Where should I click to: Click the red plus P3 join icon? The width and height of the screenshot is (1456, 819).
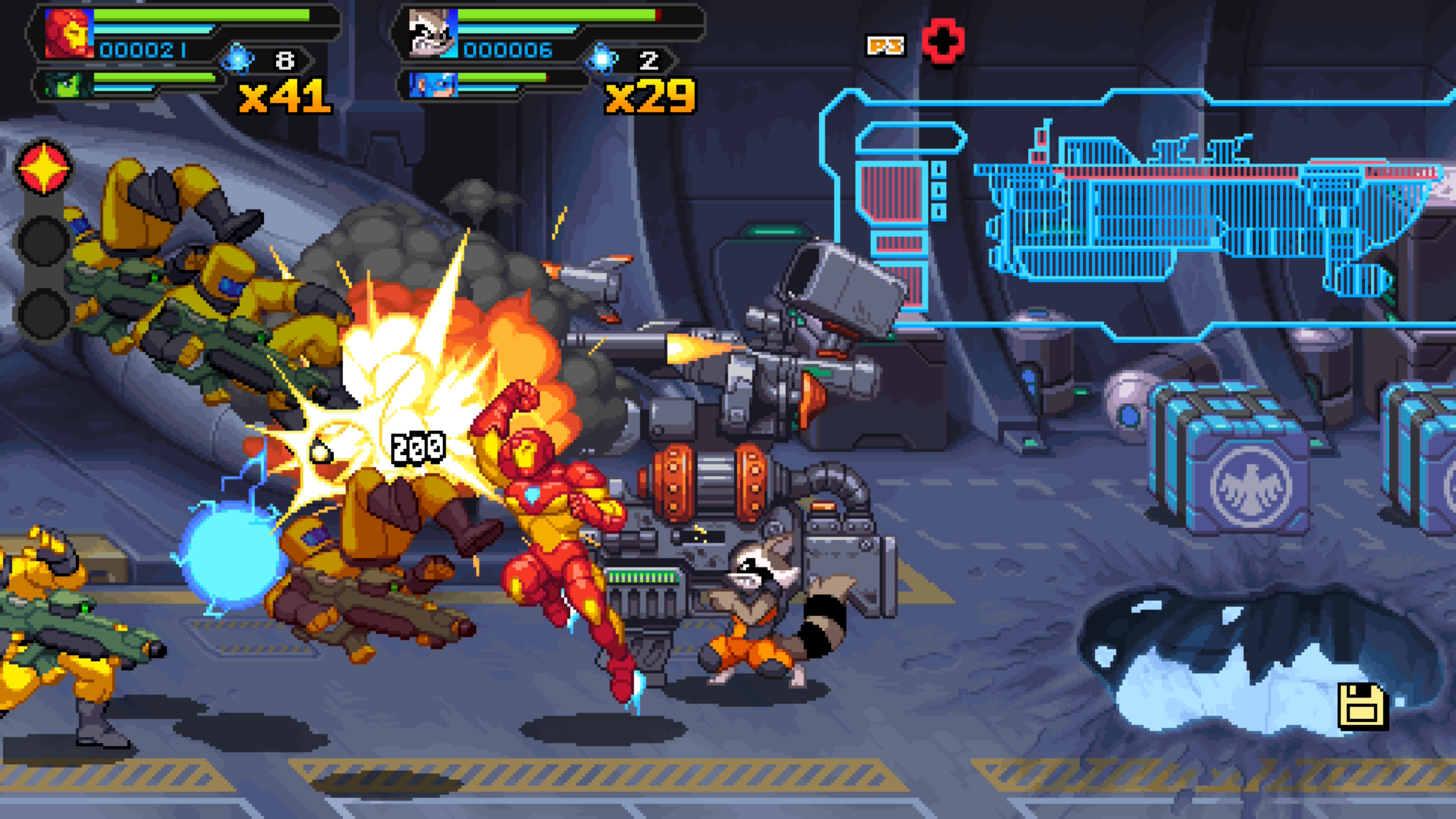(x=943, y=42)
